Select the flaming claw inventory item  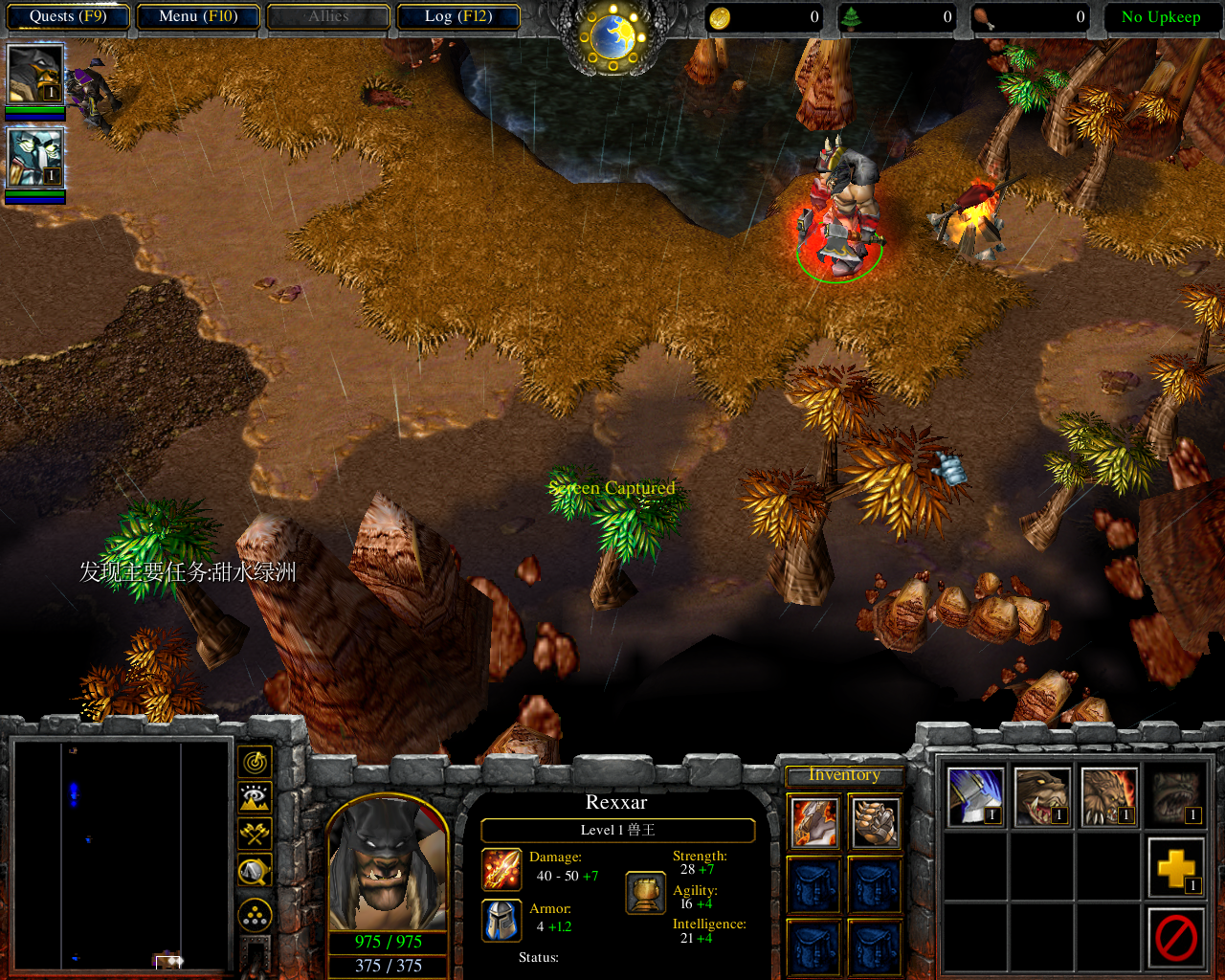point(814,823)
